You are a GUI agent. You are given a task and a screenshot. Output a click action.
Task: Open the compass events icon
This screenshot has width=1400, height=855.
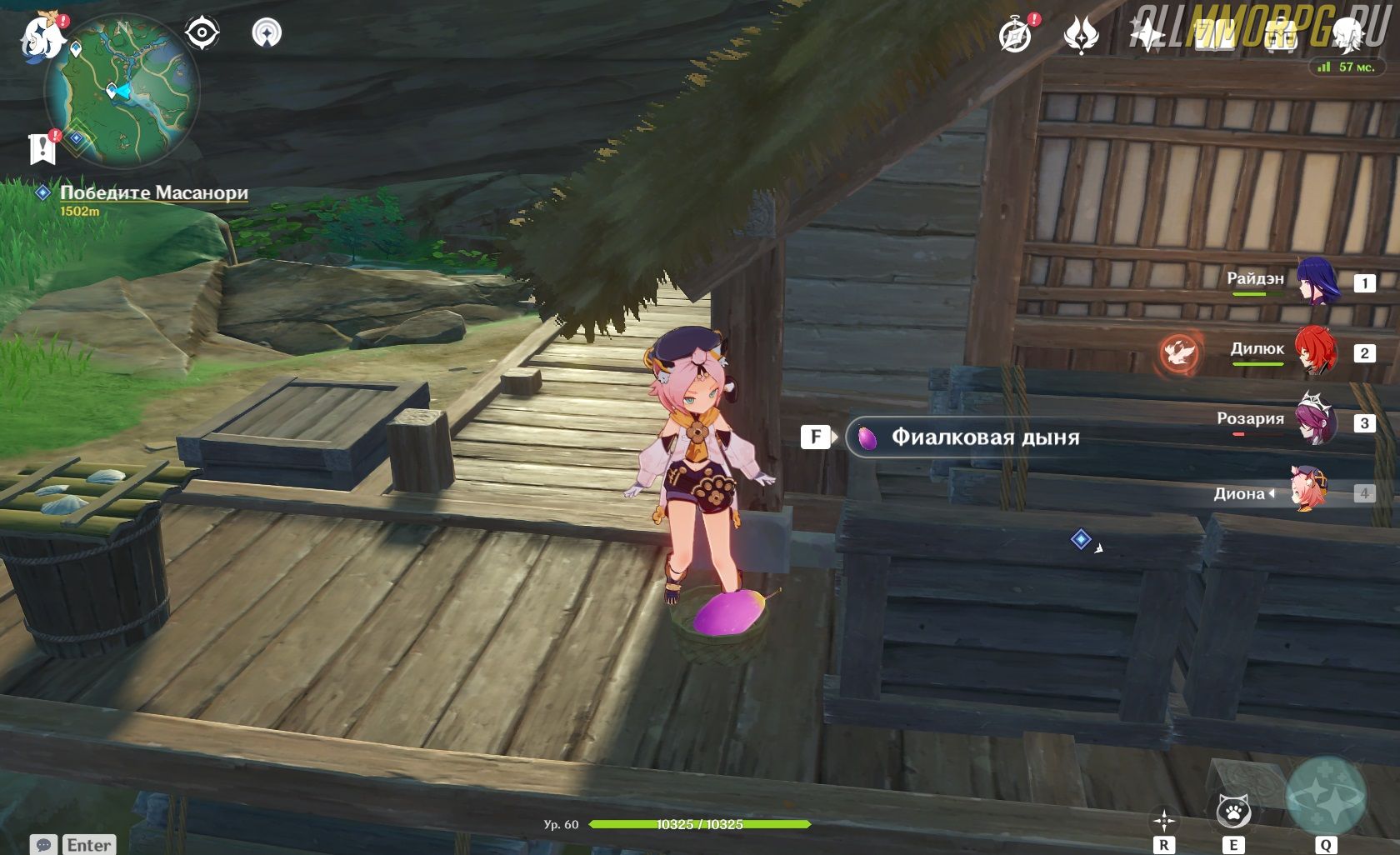click(x=1016, y=35)
